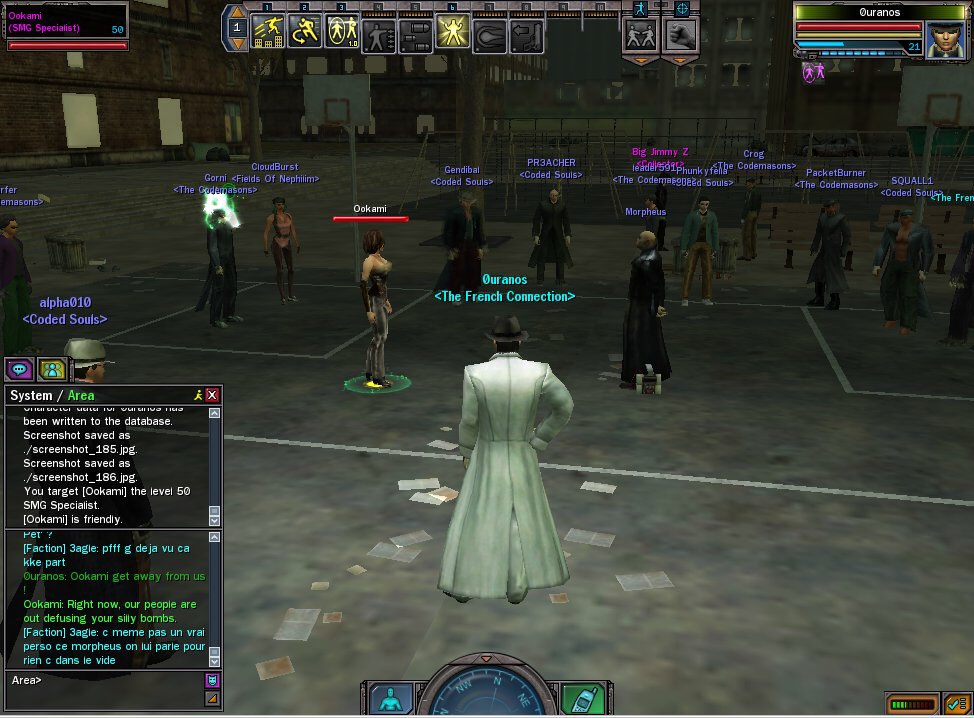This screenshot has width=974, height=718.
Task: Open the speech bubble chat button
Action: 20,369
